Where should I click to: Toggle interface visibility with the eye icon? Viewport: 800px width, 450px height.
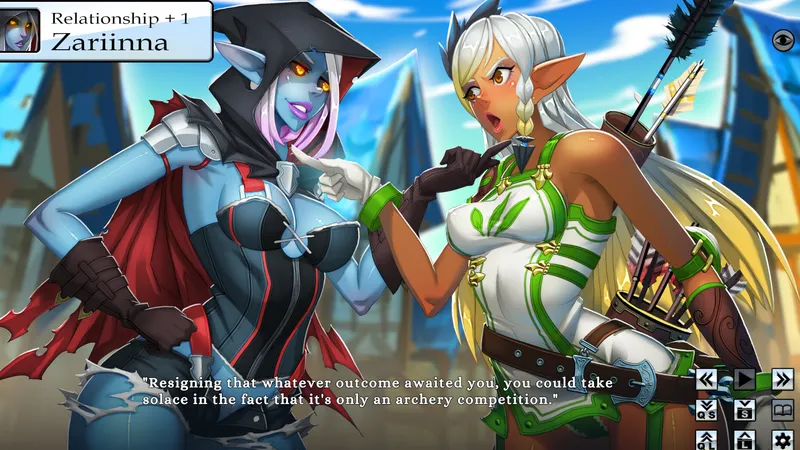click(x=783, y=38)
